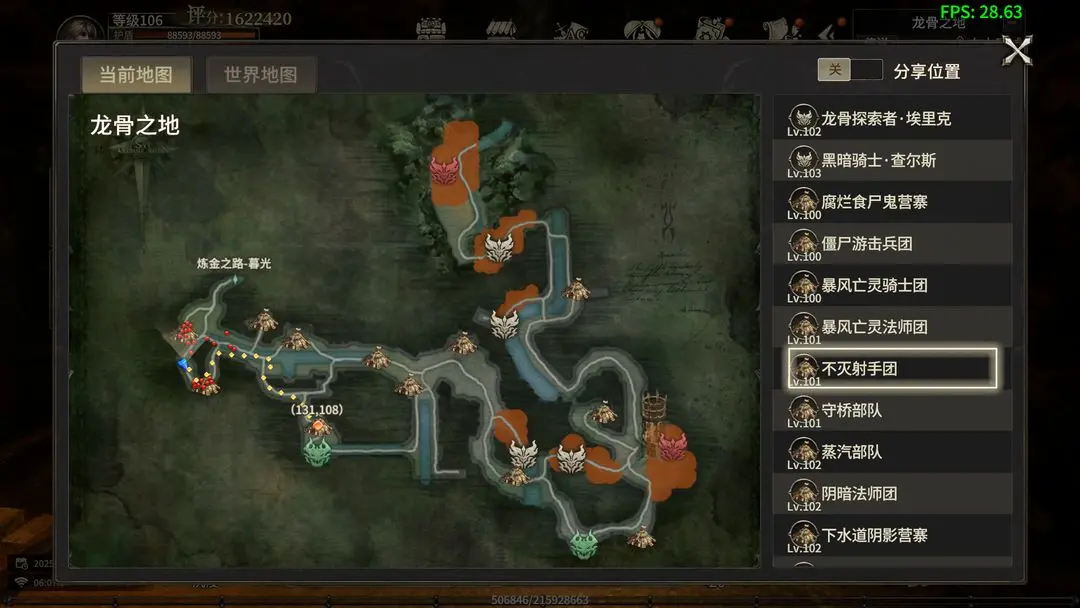Select the 当前地图 tab
Image resolution: width=1080 pixels, height=608 pixels.
[136, 75]
